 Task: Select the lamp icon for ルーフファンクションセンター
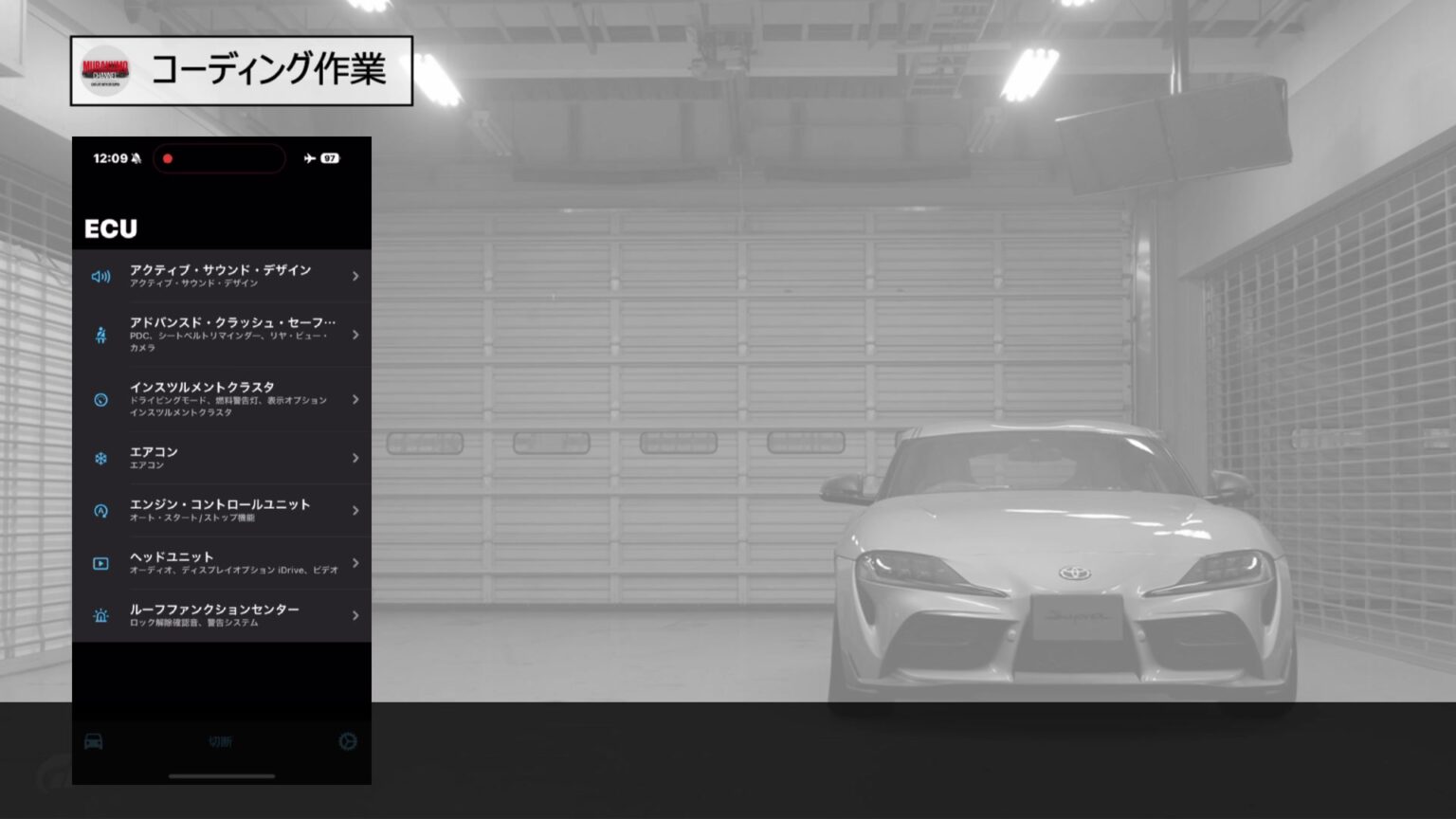click(x=100, y=615)
